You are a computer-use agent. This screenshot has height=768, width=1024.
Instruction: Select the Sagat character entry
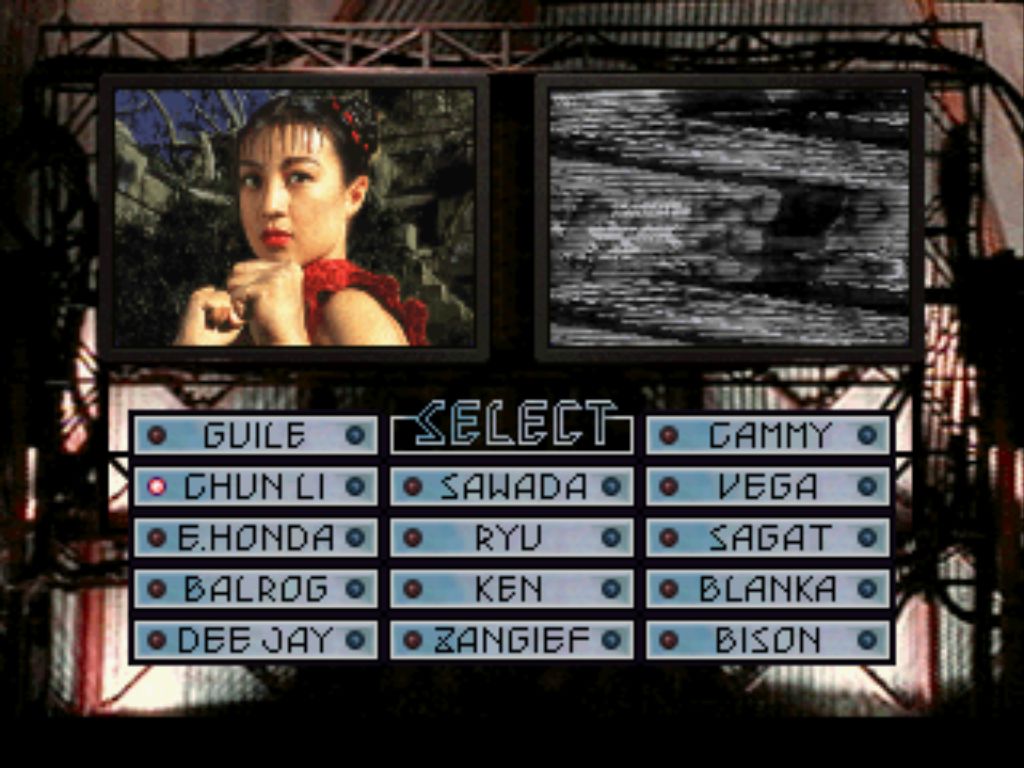click(x=768, y=538)
